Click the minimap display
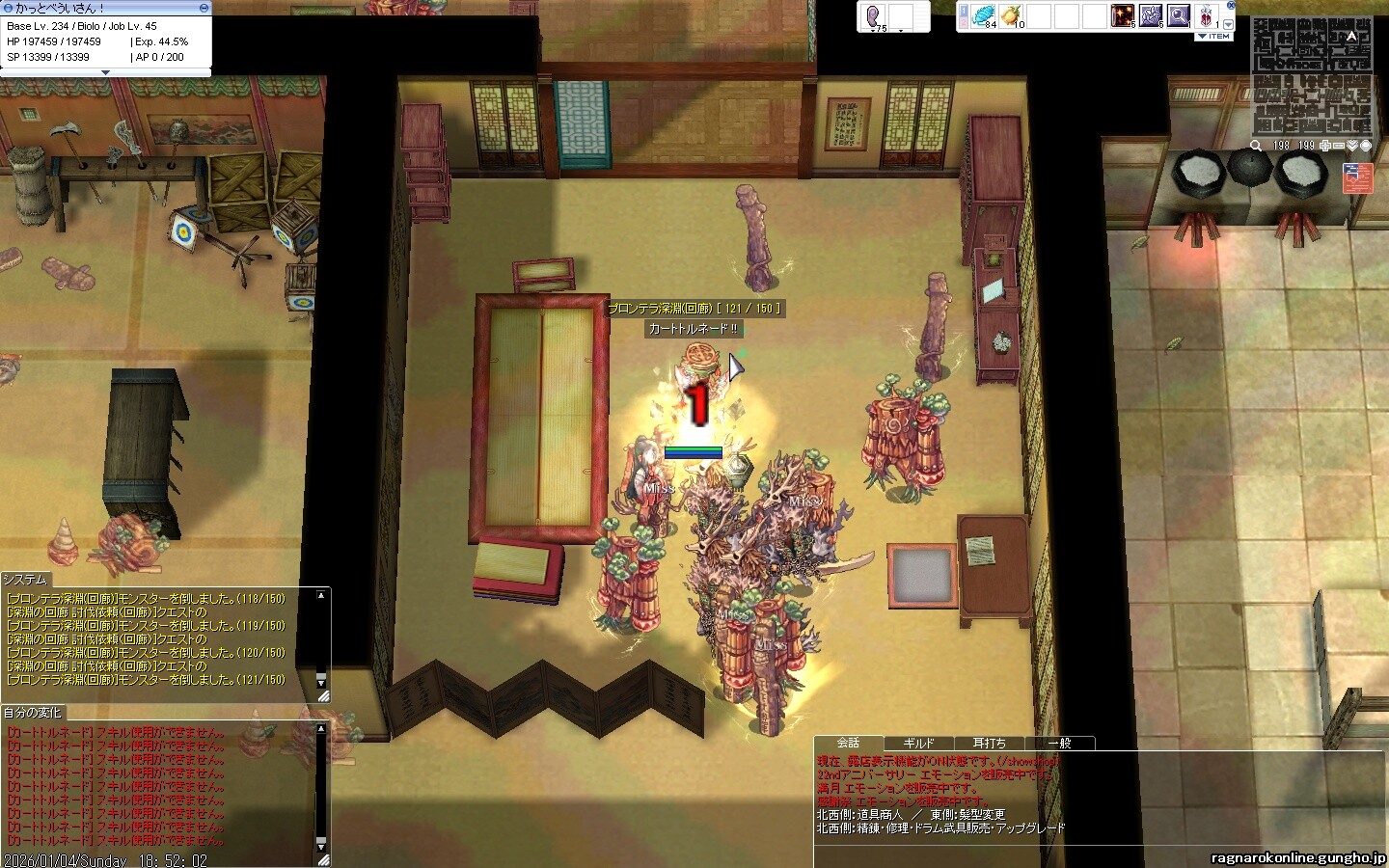This screenshot has width=1389, height=868. coord(1312,77)
